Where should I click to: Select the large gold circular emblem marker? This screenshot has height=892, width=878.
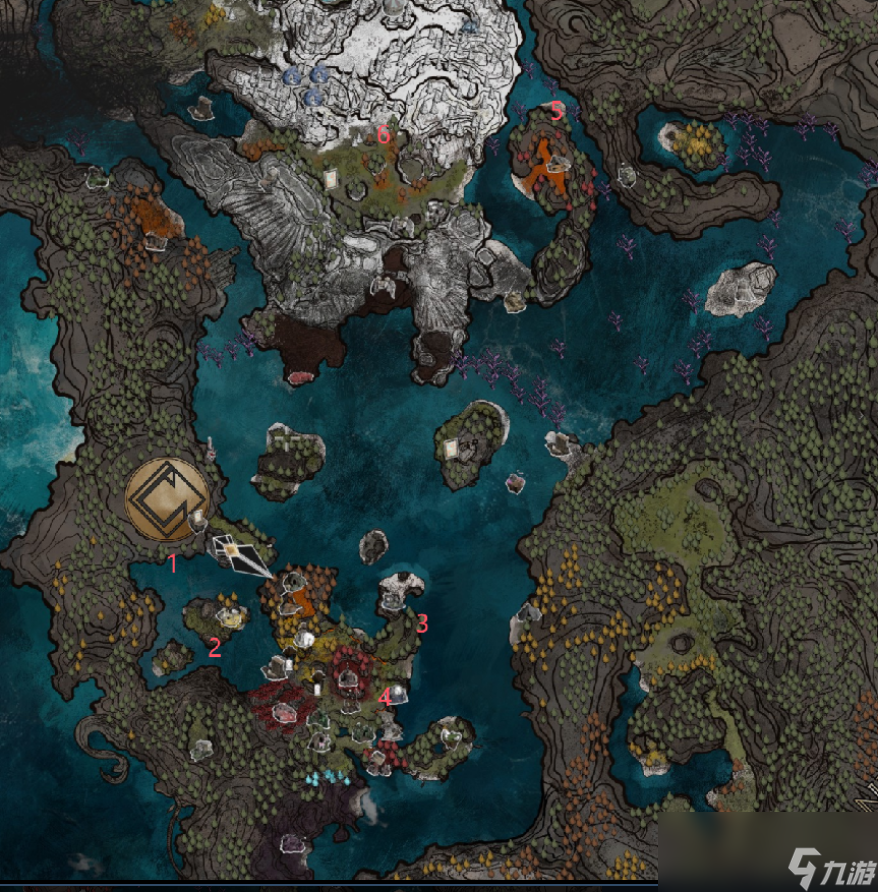pyautogui.click(x=167, y=499)
